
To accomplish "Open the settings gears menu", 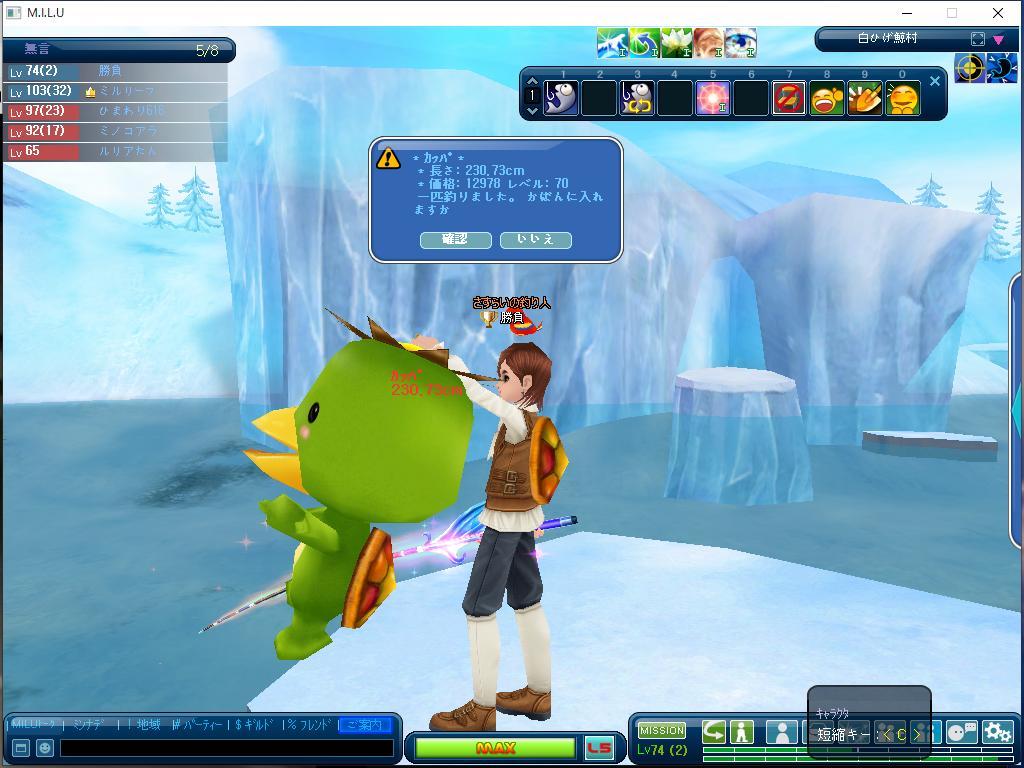I will coord(997,733).
